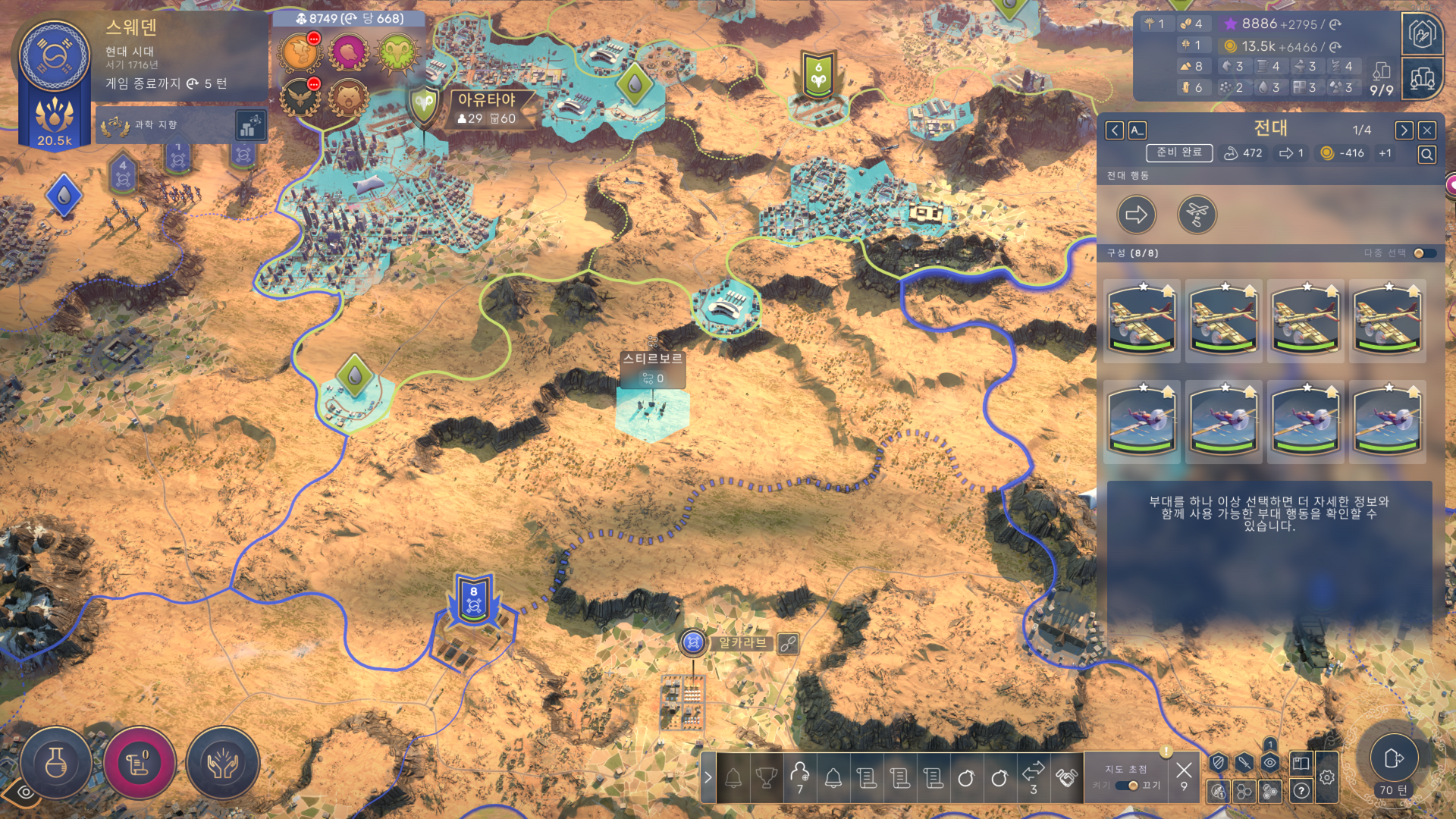Open the gear settings menu
The height and width of the screenshot is (819, 1456).
tap(1326, 777)
